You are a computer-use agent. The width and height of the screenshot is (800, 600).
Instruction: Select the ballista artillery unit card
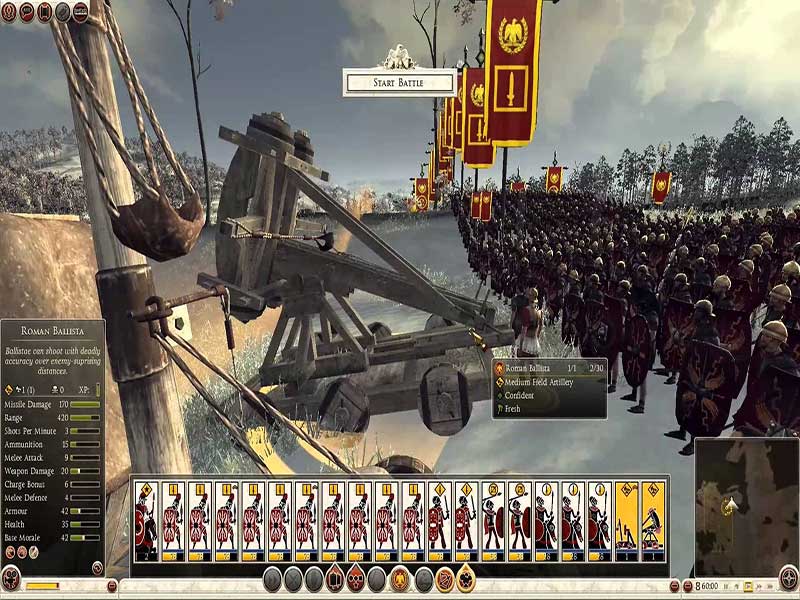click(652, 521)
